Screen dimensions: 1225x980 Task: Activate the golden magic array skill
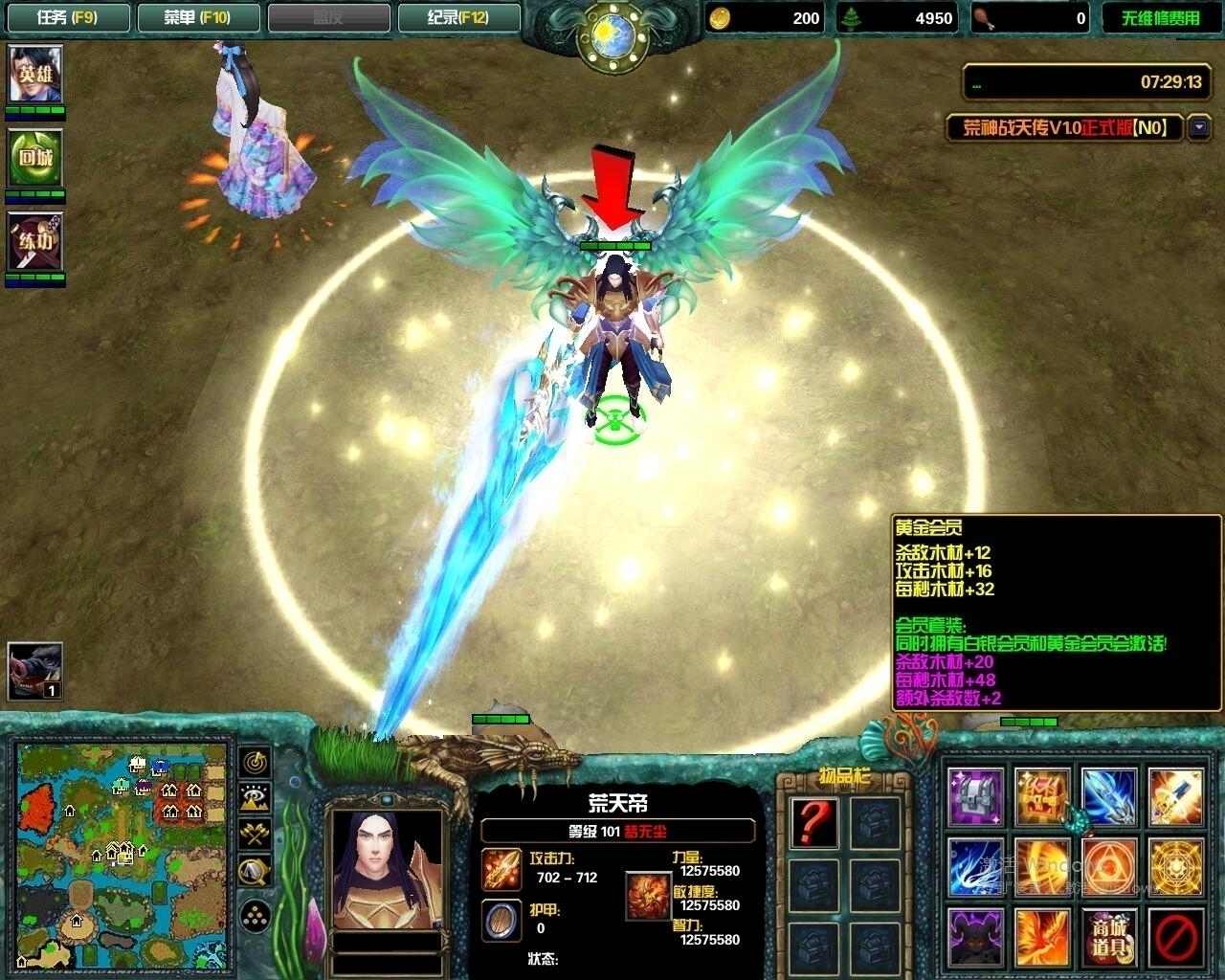pyautogui.click(x=1174, y=866)
